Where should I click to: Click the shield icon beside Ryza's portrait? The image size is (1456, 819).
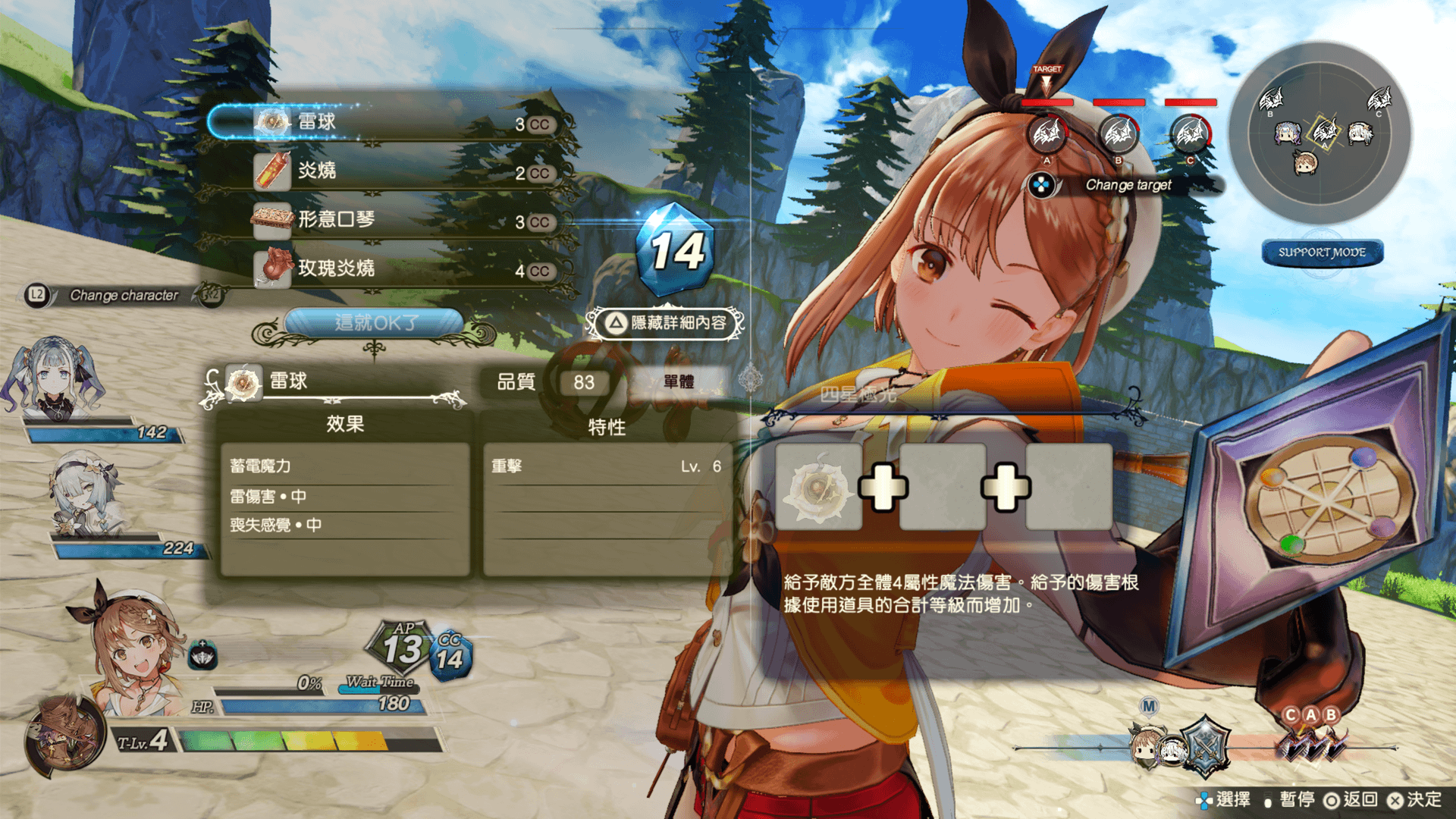[202, 654]
